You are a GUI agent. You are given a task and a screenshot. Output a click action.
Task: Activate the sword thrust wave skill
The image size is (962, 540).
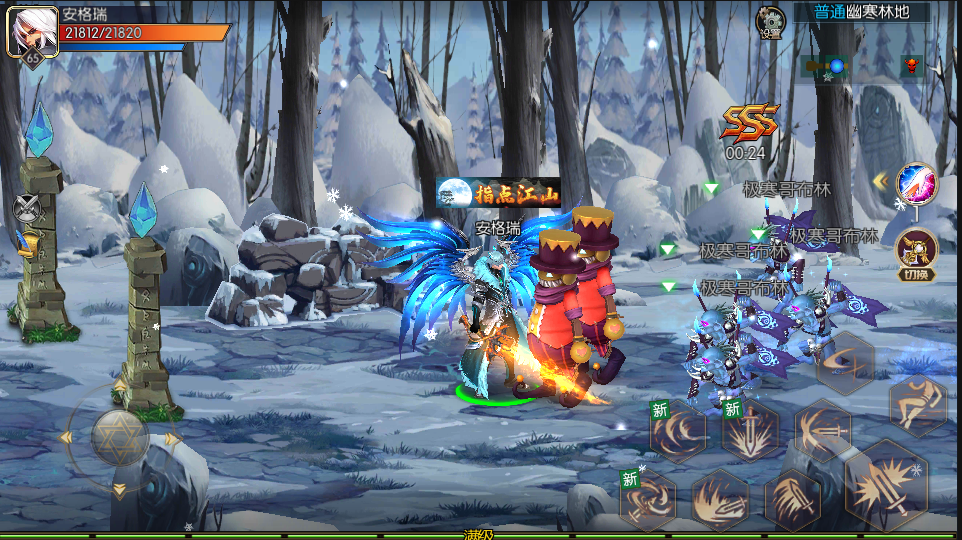823,430
